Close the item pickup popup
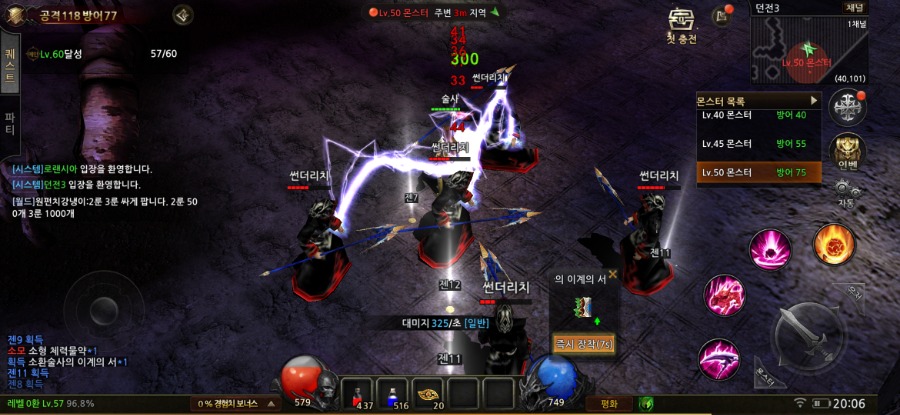This screenshot has height=415, width=900. pyautogui.click(x=612, y=274)
